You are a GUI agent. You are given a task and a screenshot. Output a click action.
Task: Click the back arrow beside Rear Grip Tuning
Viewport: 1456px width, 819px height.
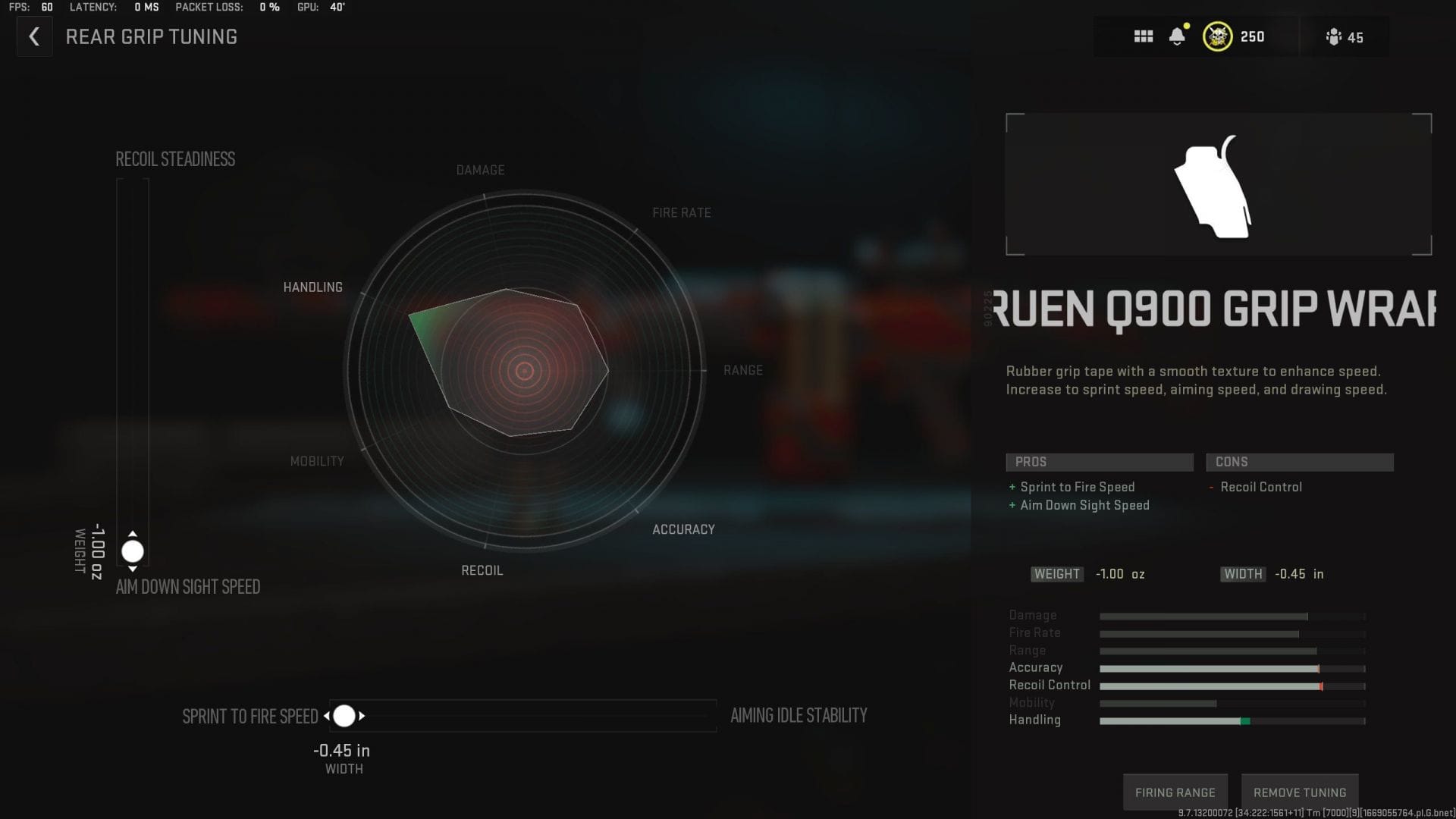tap(33, 36)
